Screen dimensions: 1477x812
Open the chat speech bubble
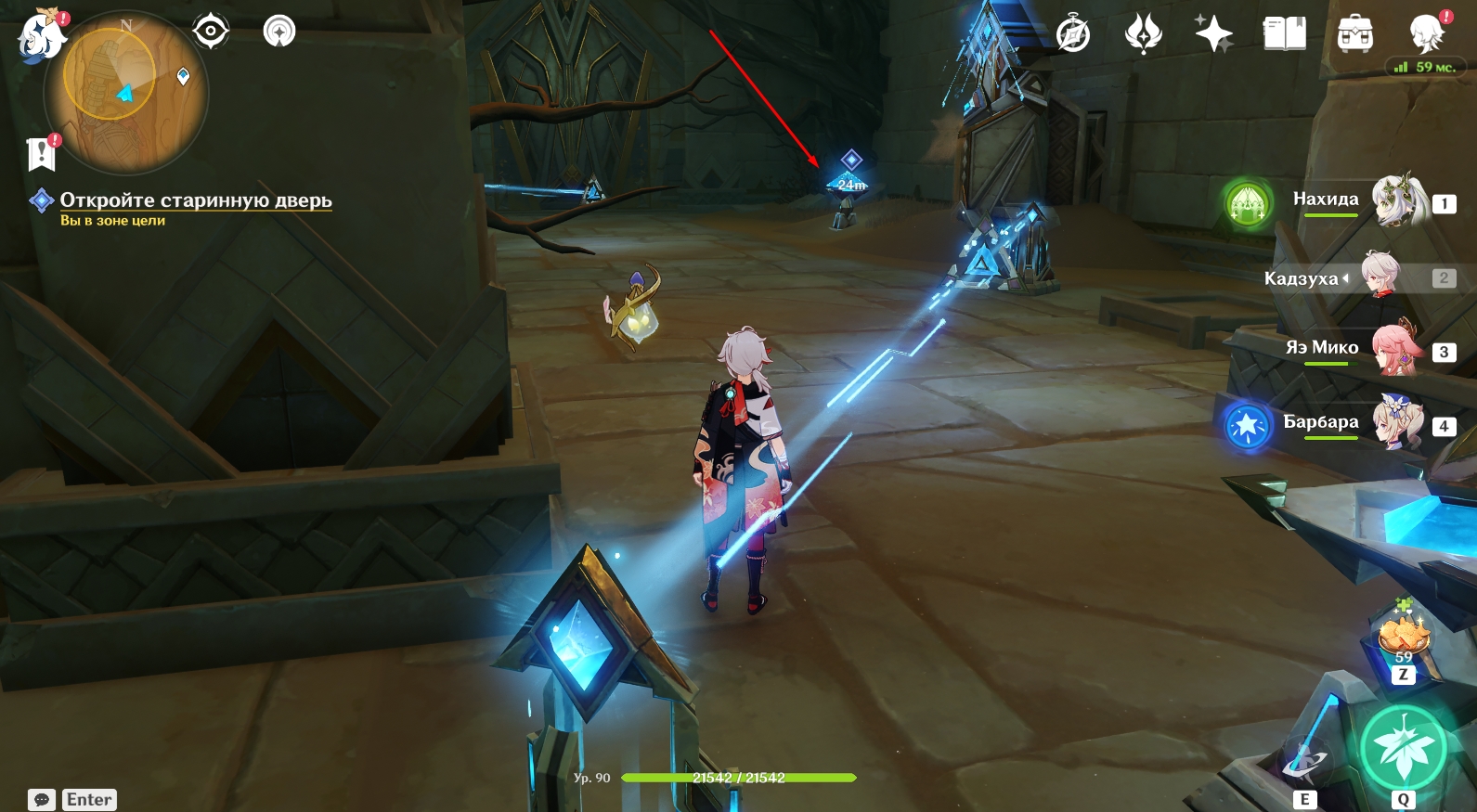pyautogui.click(x=42, y=800)
